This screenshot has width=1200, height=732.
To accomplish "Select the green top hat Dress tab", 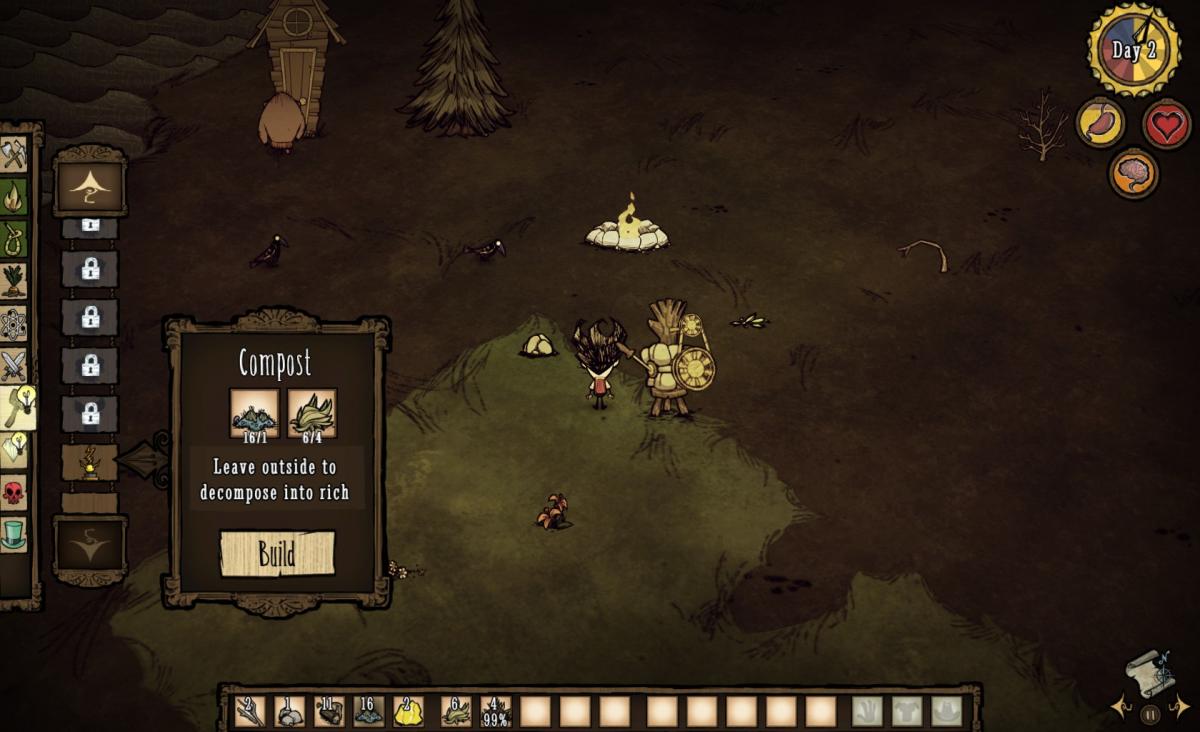I will point(14,535).
